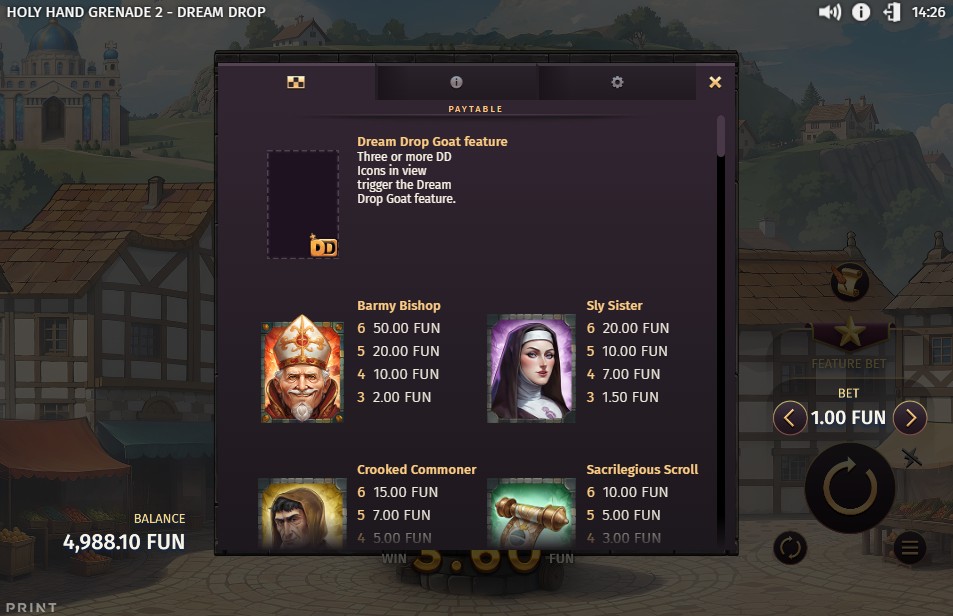
Task: Exit the game via the door icon
Action: [891, 12]
